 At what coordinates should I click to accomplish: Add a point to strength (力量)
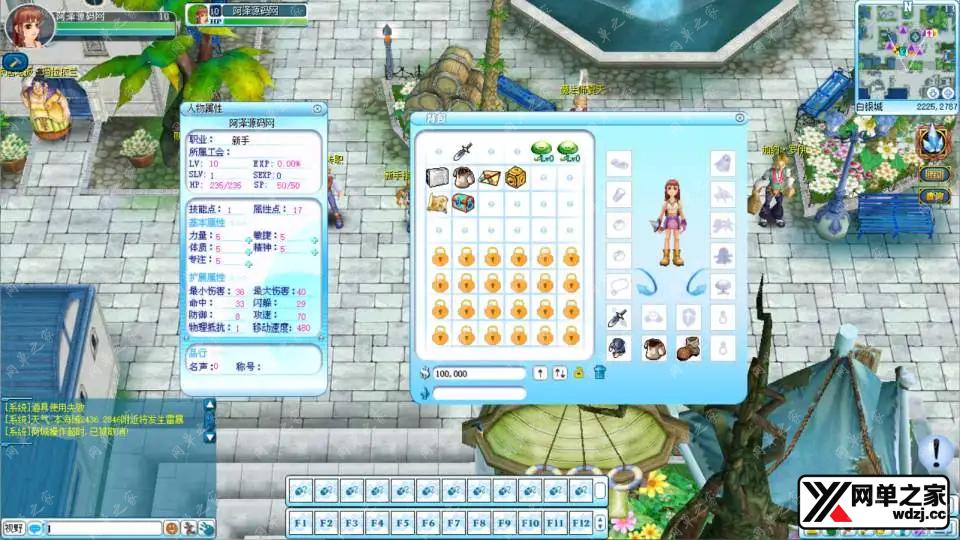247,238
